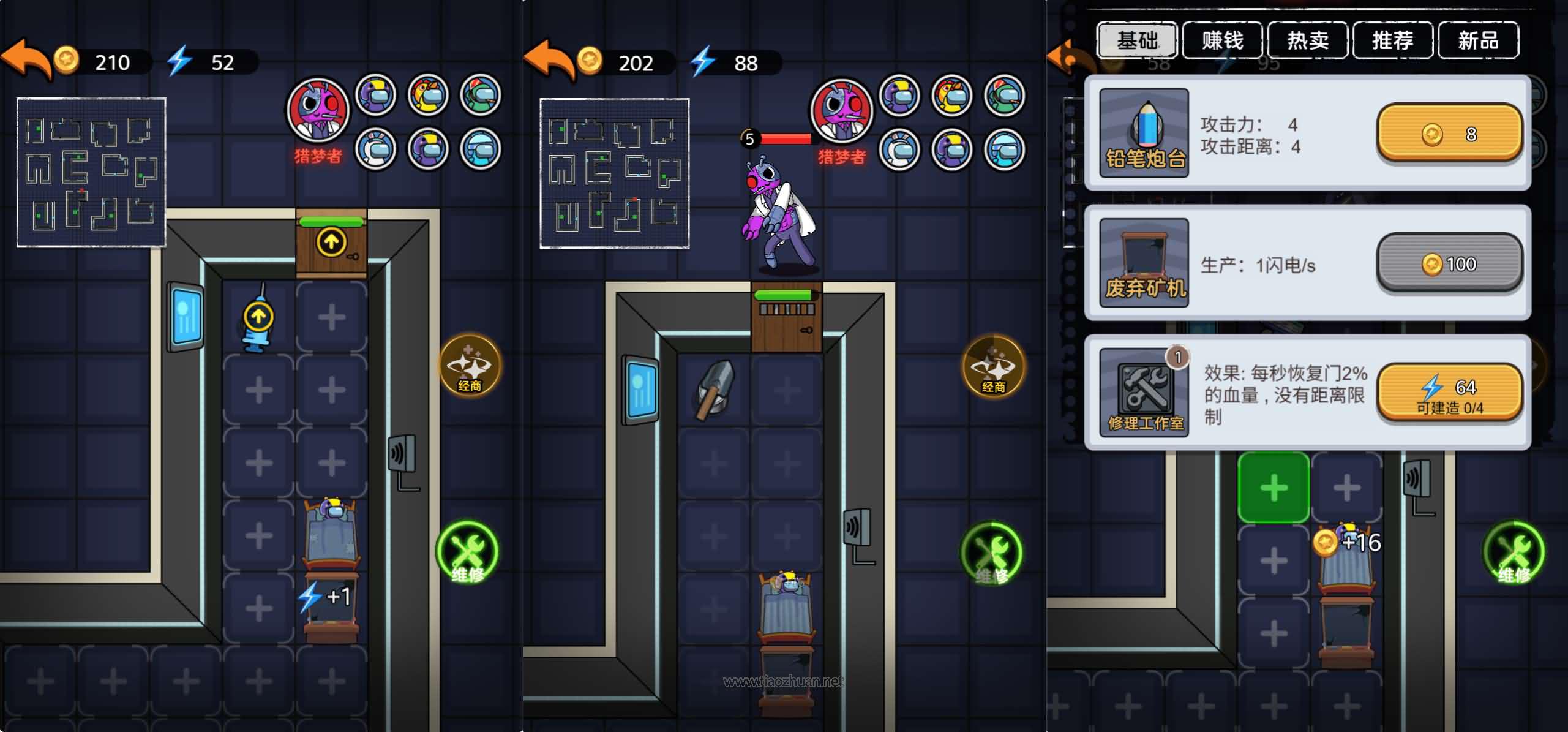Viewport: 1568px width, 732px height.
Task: Buy the pencil turret for 8 coins
Action: pos(1449,133)
